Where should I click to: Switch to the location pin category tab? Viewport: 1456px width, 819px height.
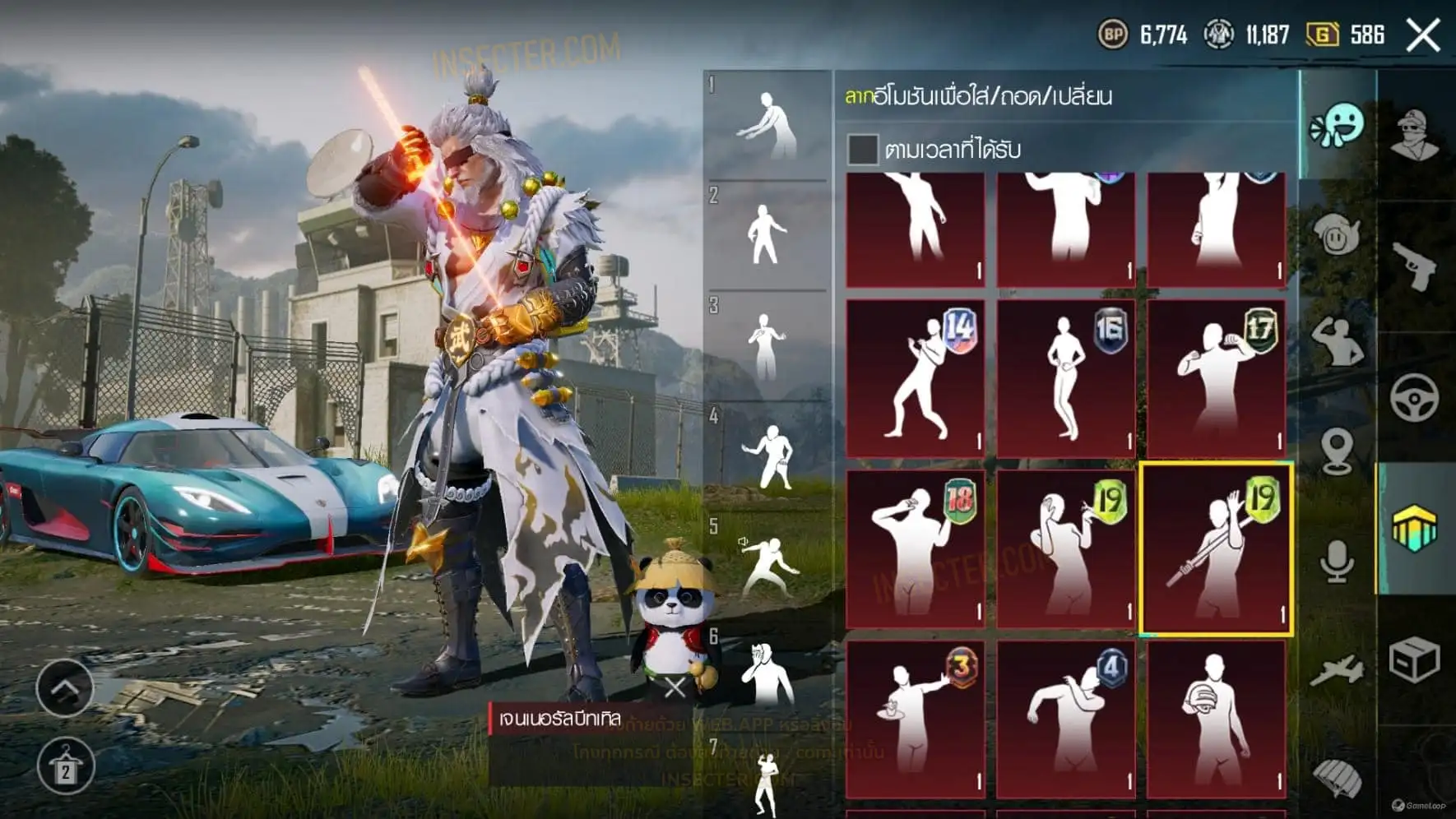pyautogui.click(x=1338, y=451)
